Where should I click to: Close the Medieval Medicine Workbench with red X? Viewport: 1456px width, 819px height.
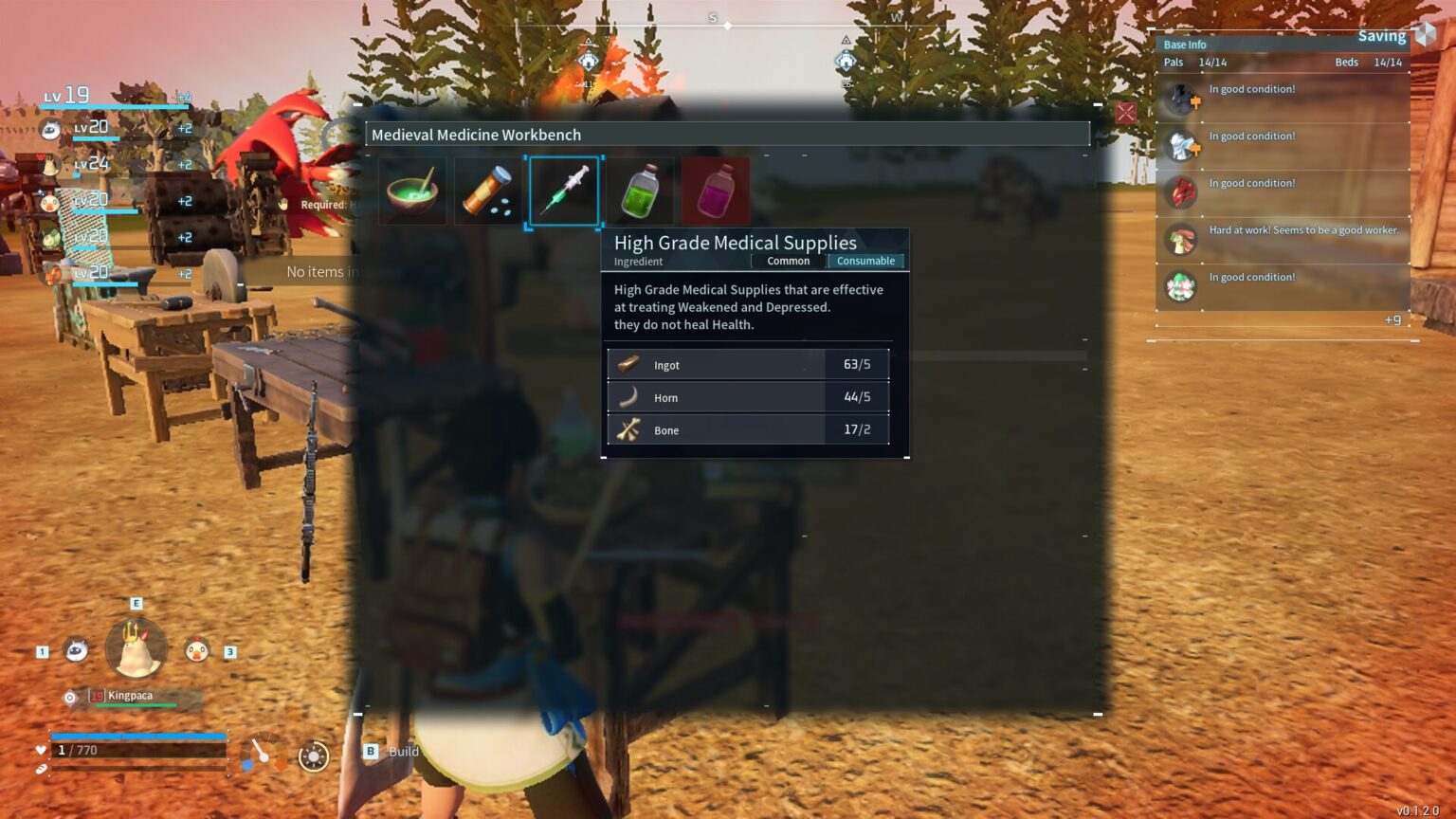click(1125, 113)
